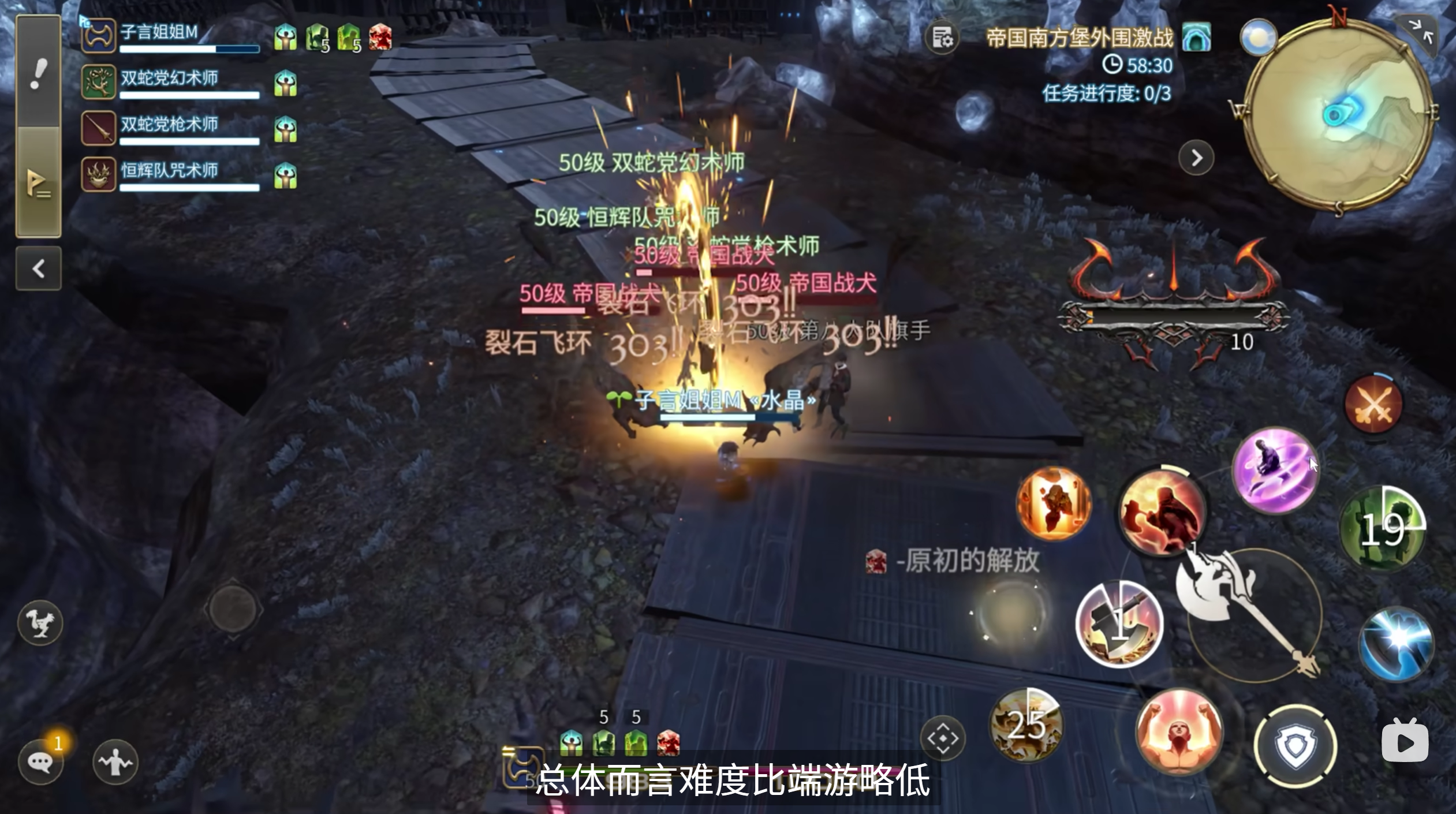The width and height of the screenshot is (1456, 814).
Task: Activate the purple swirling skill
Action: pos(1275,470)
